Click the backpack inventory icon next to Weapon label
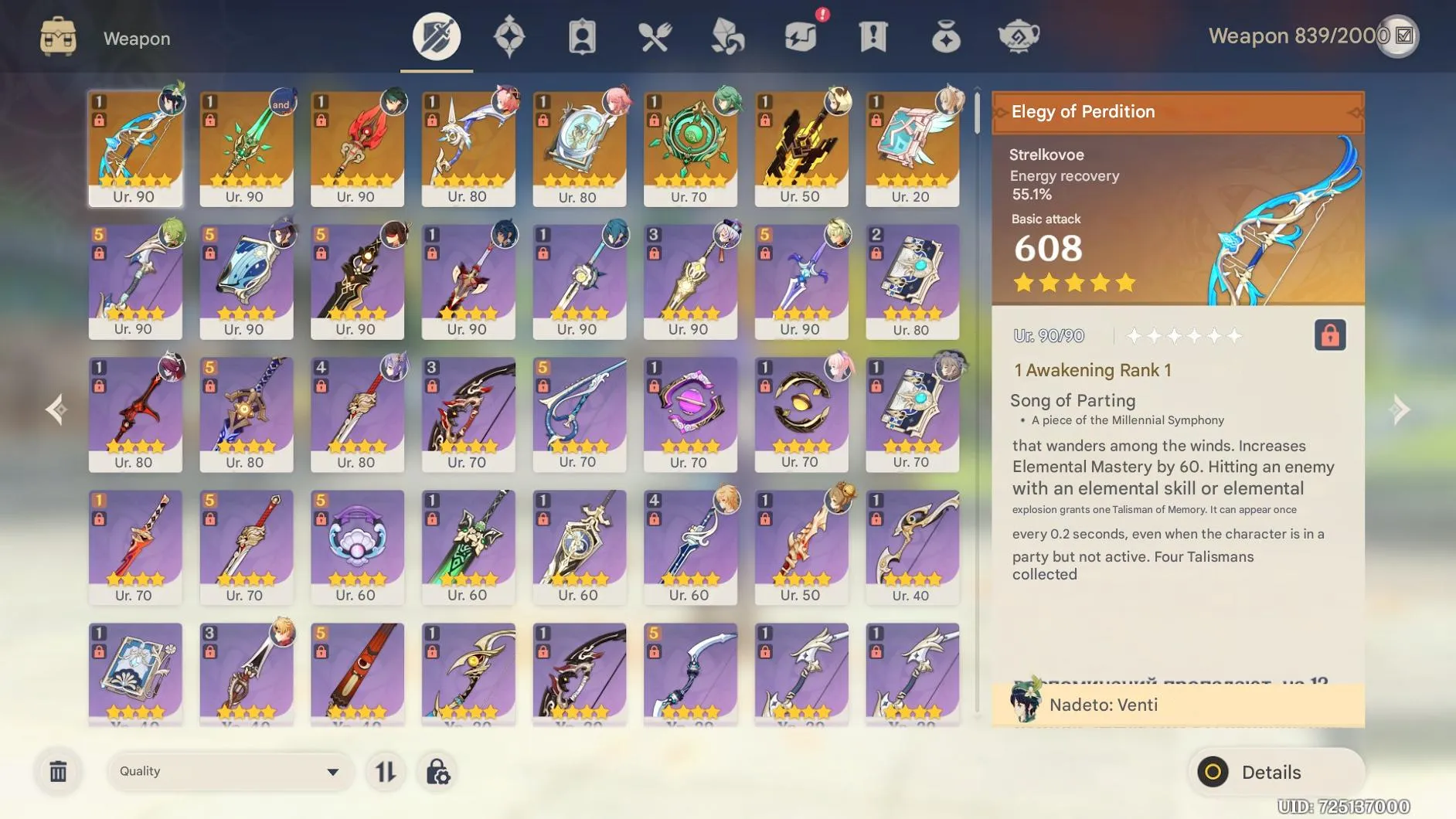Viewport: 1456px width, 819px height. (60, 36)
